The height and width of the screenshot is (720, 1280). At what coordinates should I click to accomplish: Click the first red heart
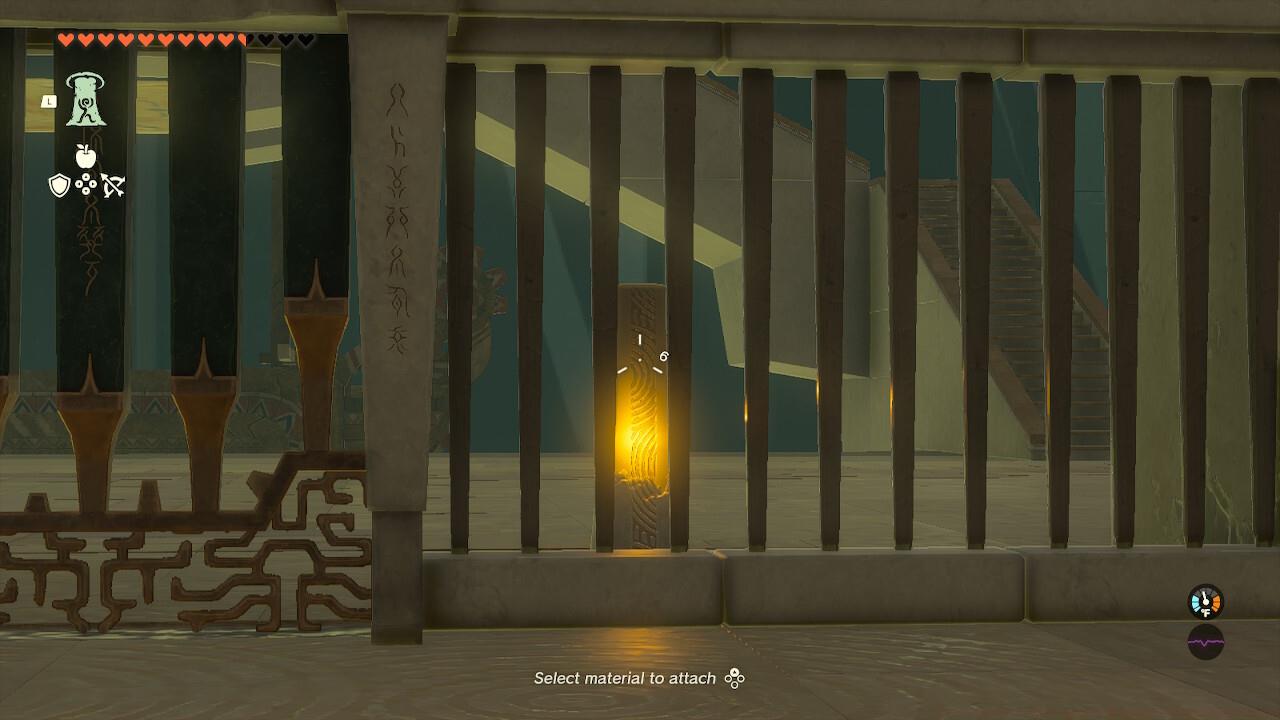[x=67, y=39]
